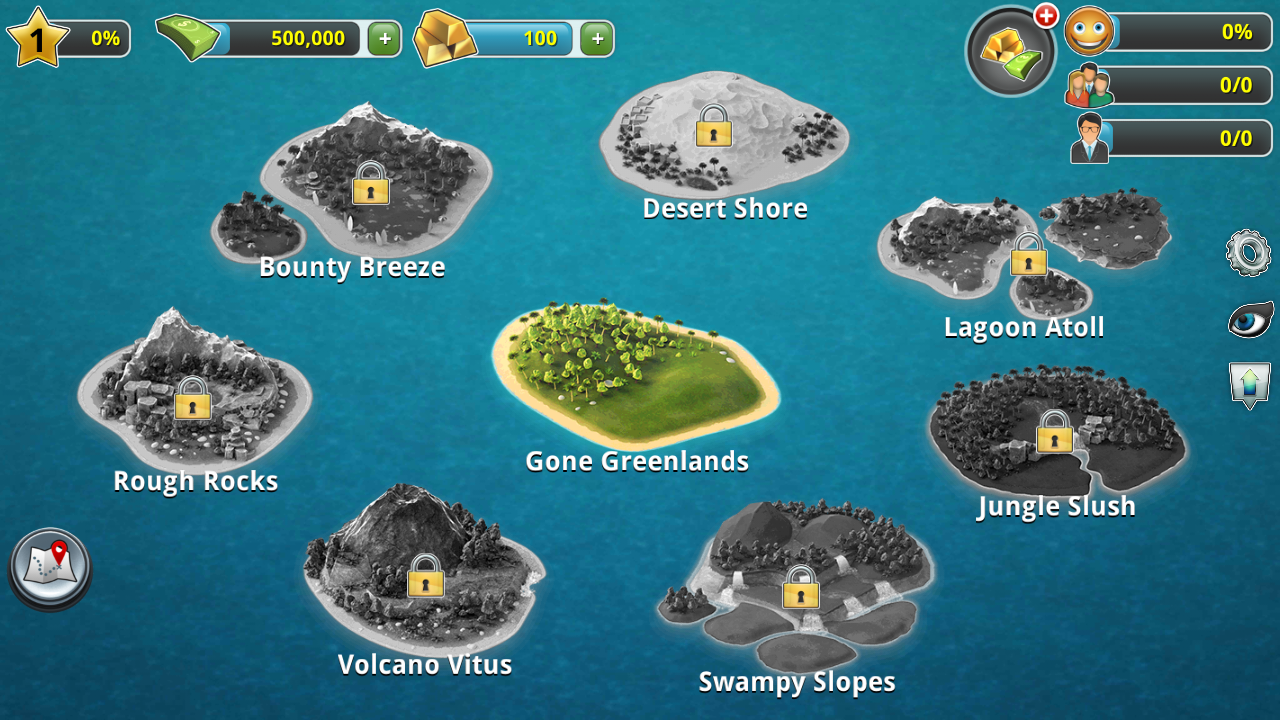Choose the locked Bounty Breeze island
This screenshot has width=1280, height=720.
371,184
